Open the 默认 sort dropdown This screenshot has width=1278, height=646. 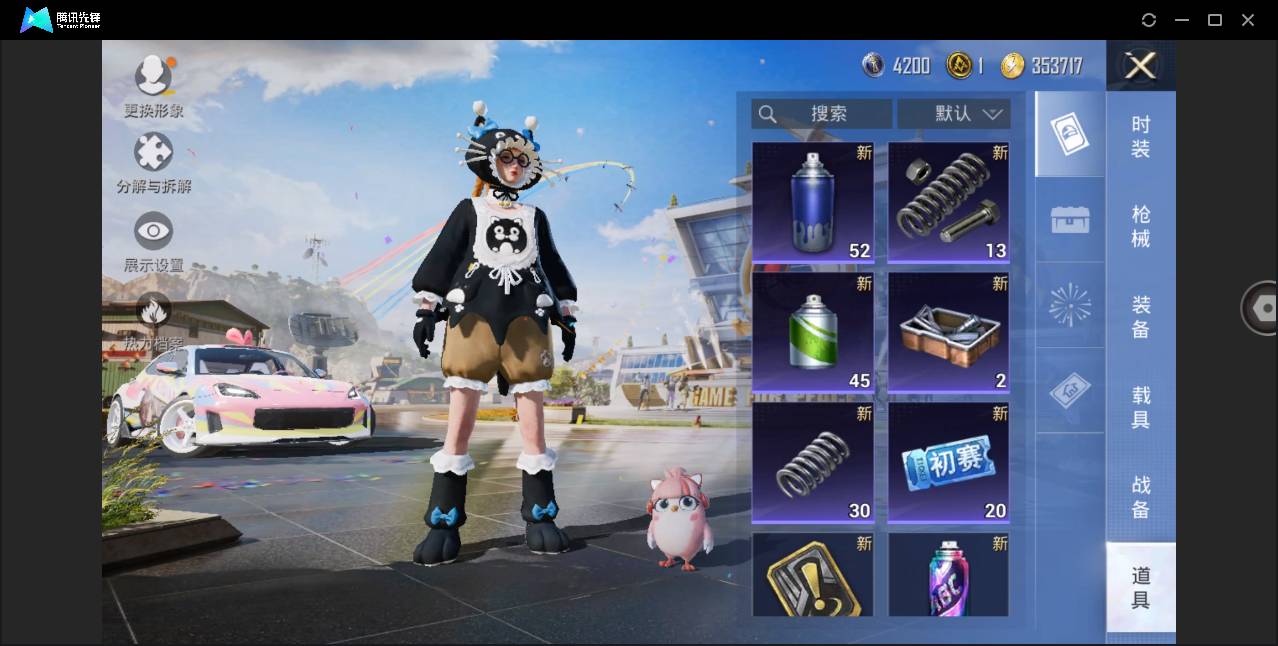[x=954, y=114]
